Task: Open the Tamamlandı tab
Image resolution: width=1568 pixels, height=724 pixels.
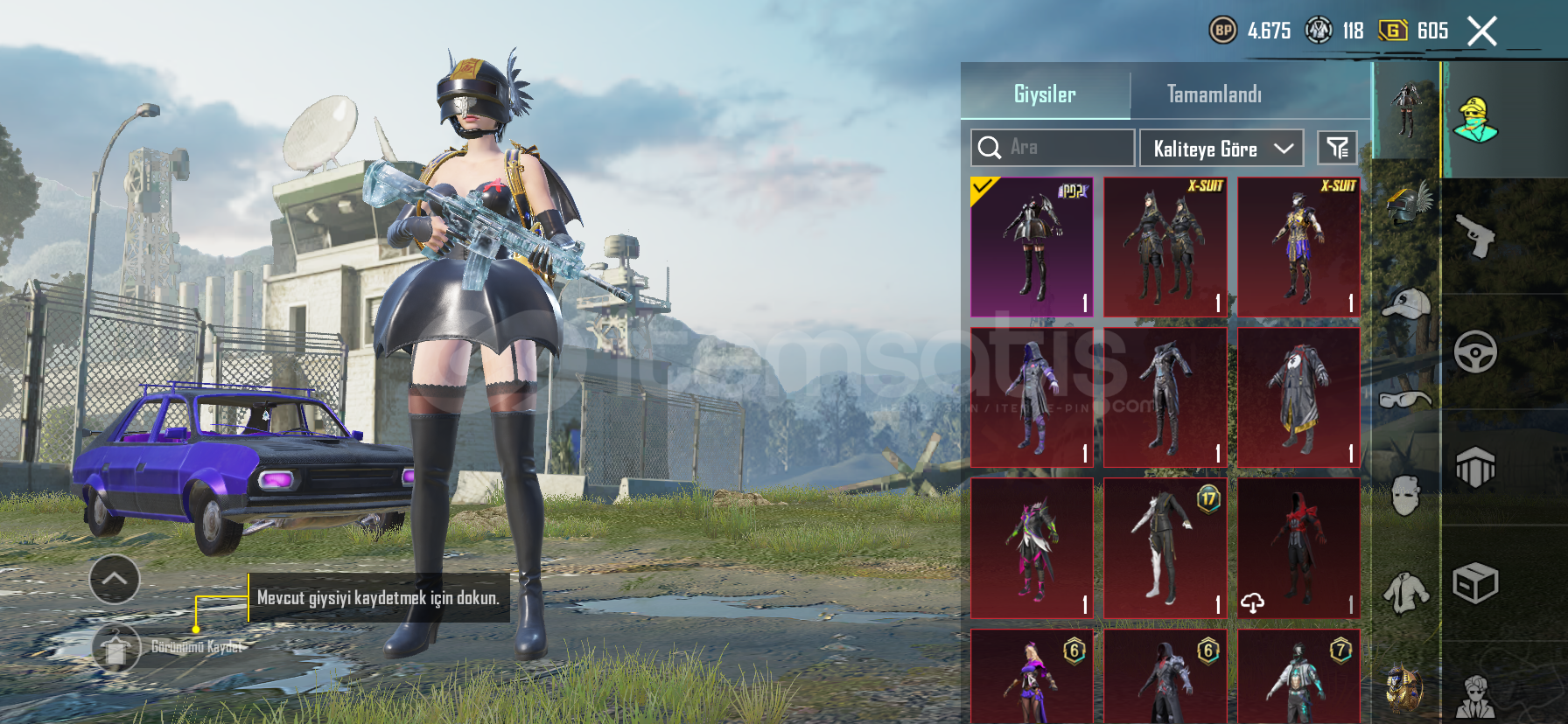Action: pyautogui.click(x=1214, y=94)
